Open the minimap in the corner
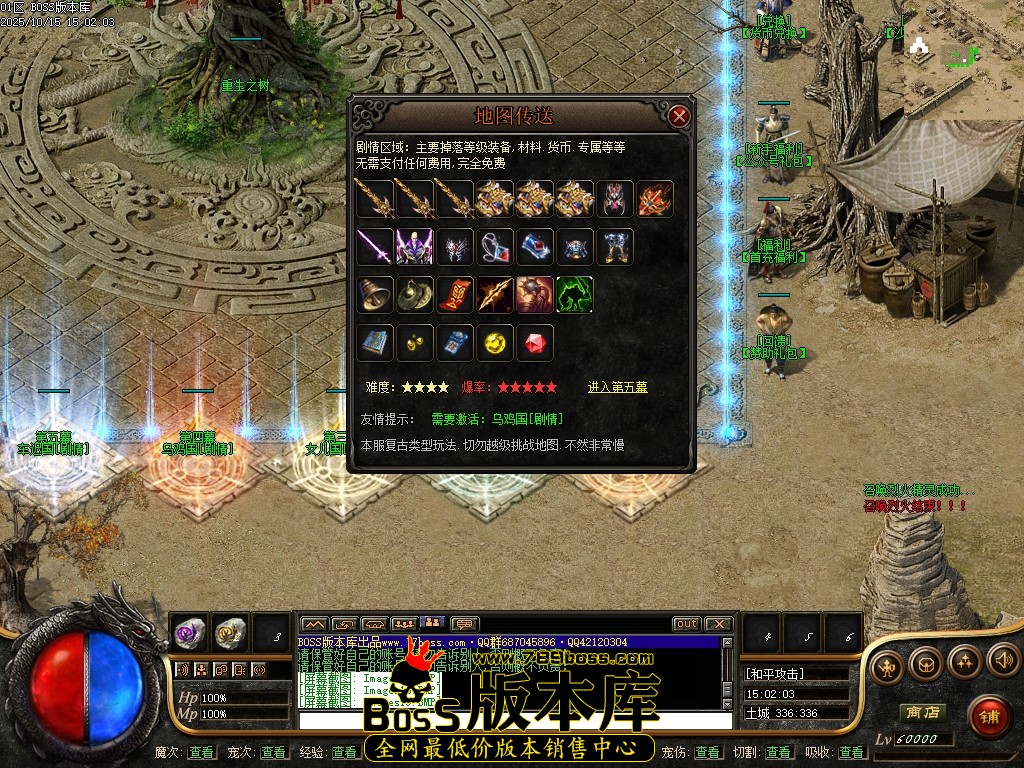Viewport: 1024px width, 768px height. [962, 58]
